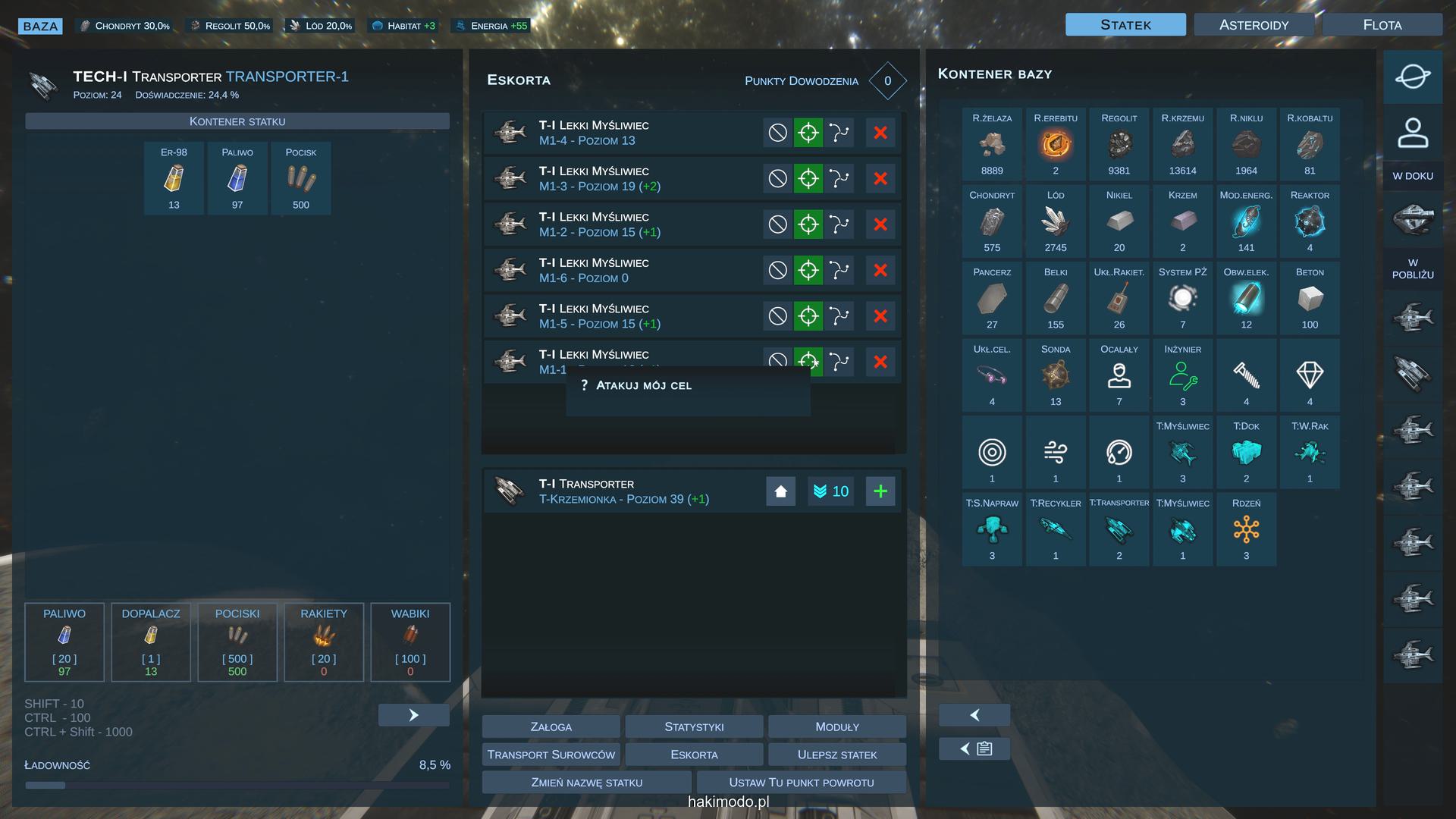Choose Transport Surowców
1456x819 pixels.
pos(551,755)
